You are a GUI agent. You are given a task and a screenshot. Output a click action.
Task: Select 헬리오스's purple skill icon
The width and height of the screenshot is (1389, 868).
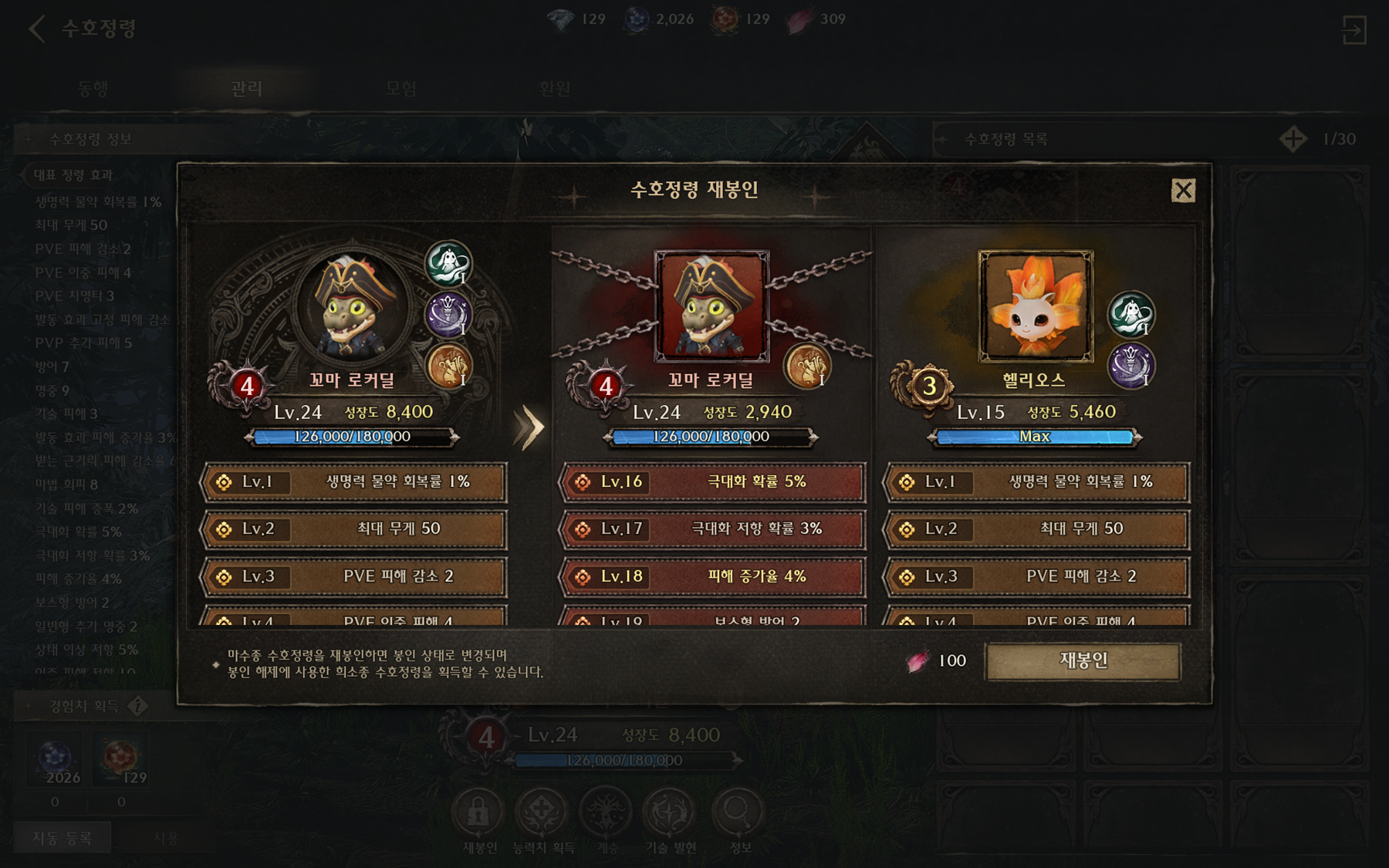pos(1130,365)
